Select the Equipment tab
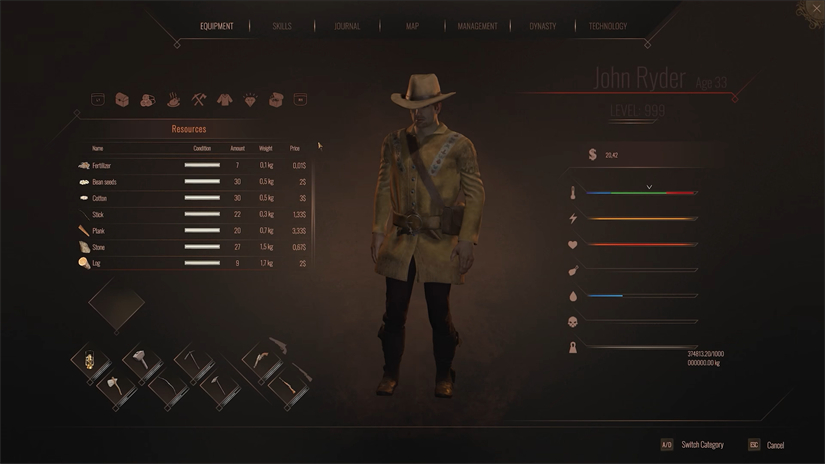Viewport: 825px width, 464px height. point(216,26)
